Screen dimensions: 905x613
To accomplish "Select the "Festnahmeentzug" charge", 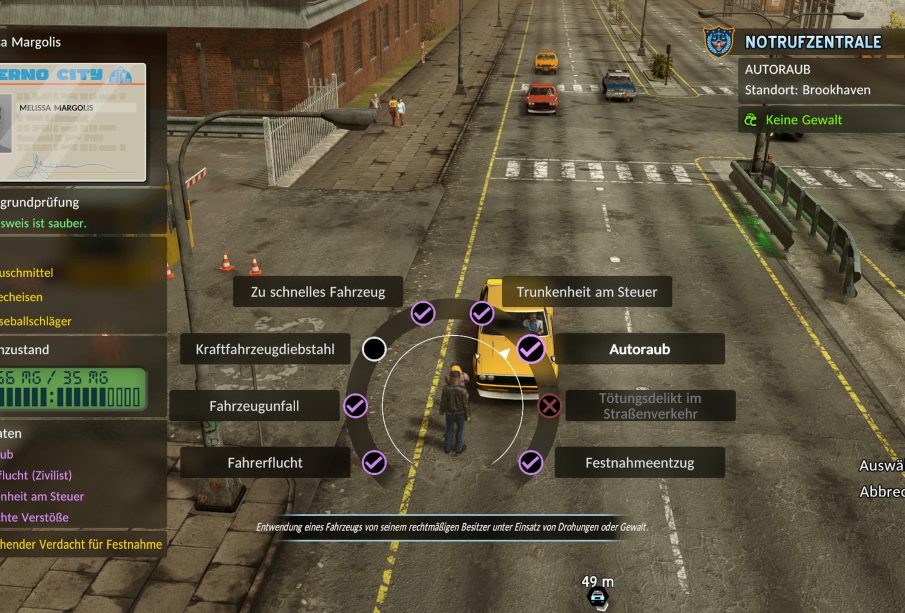I will tap(639, 463).
